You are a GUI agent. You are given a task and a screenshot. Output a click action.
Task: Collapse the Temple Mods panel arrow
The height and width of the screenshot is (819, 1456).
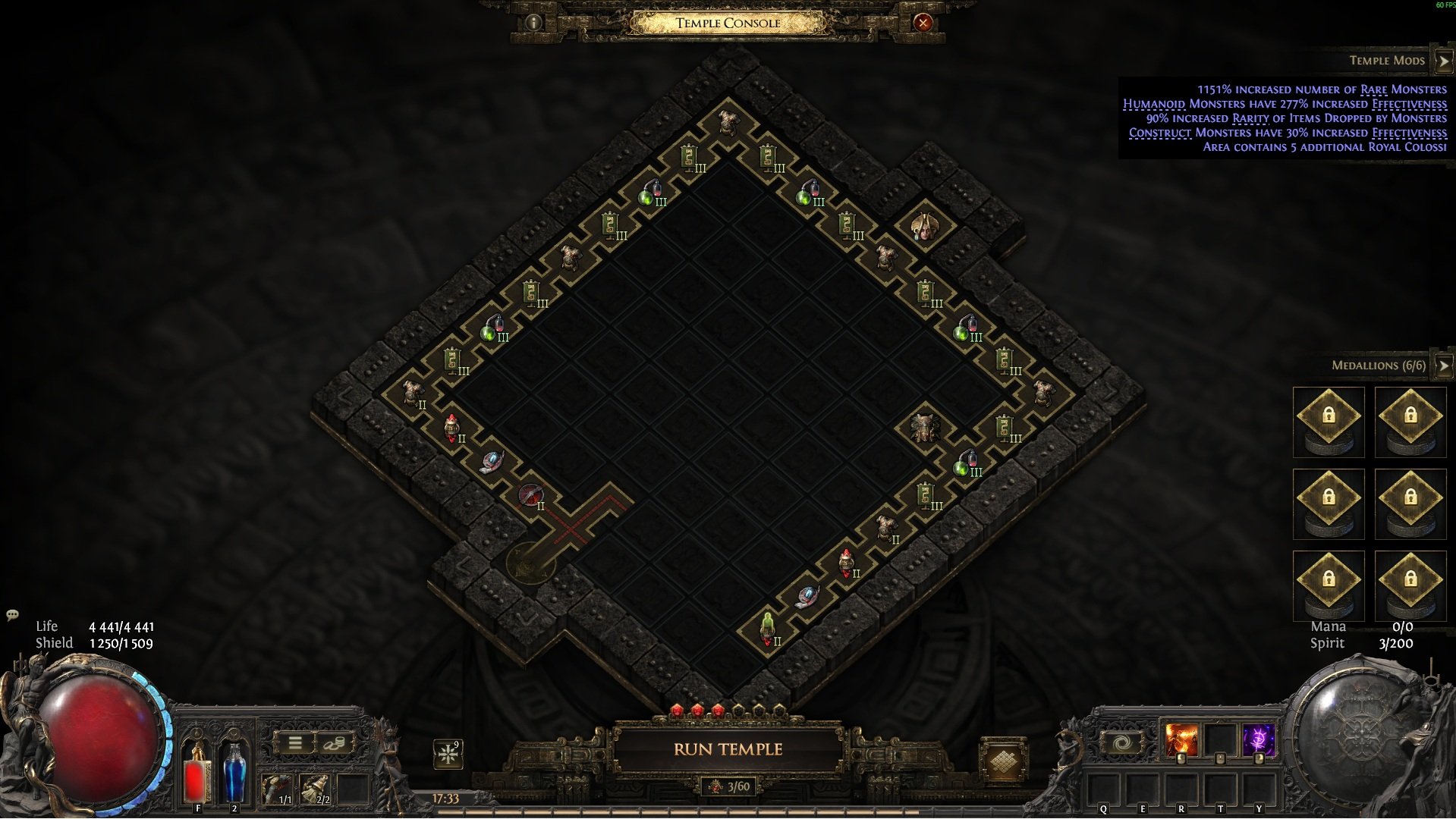coord(1443,61)
